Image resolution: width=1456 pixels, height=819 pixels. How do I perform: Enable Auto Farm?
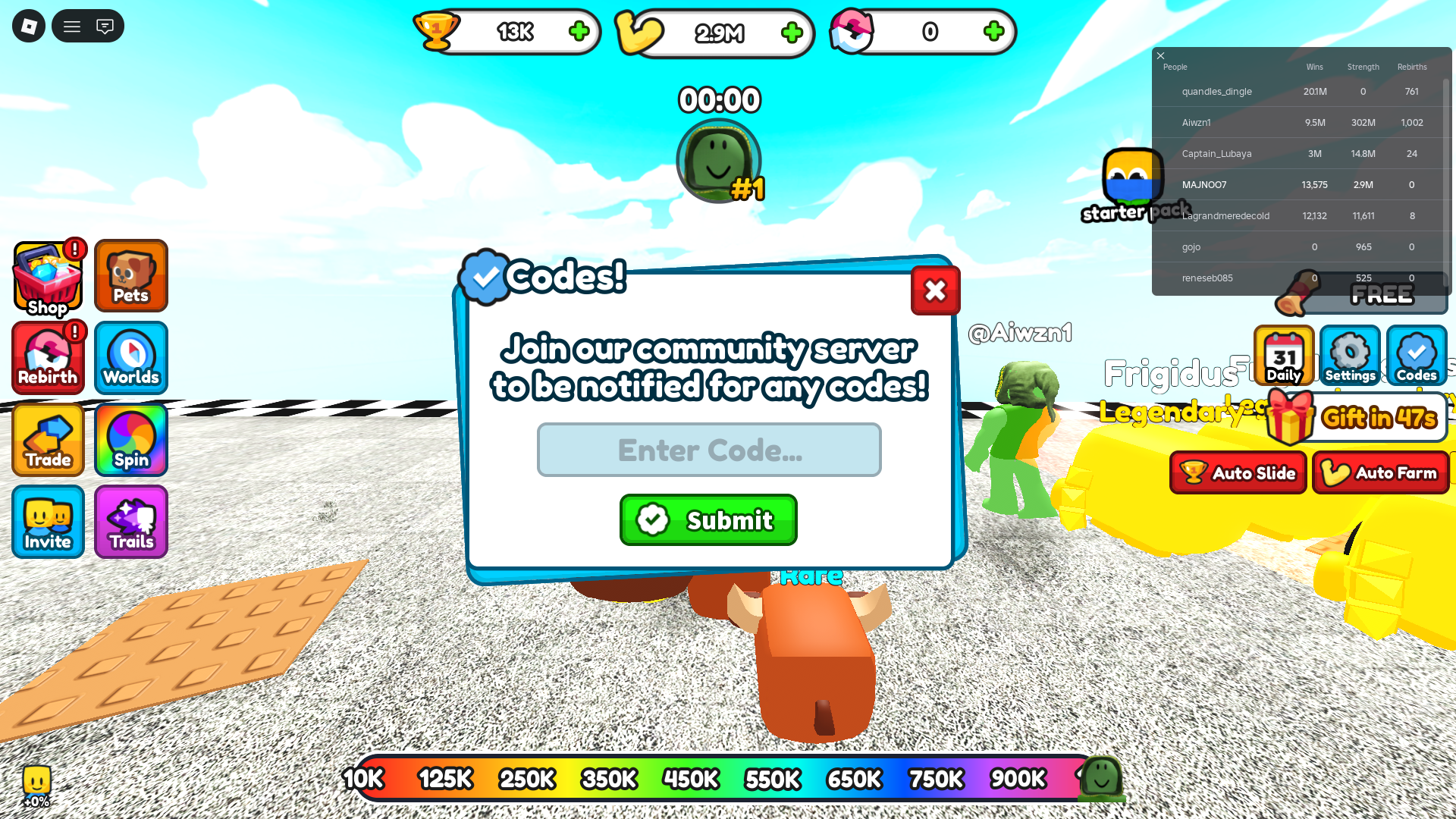pyautogui.click(x=1380, y=472)
